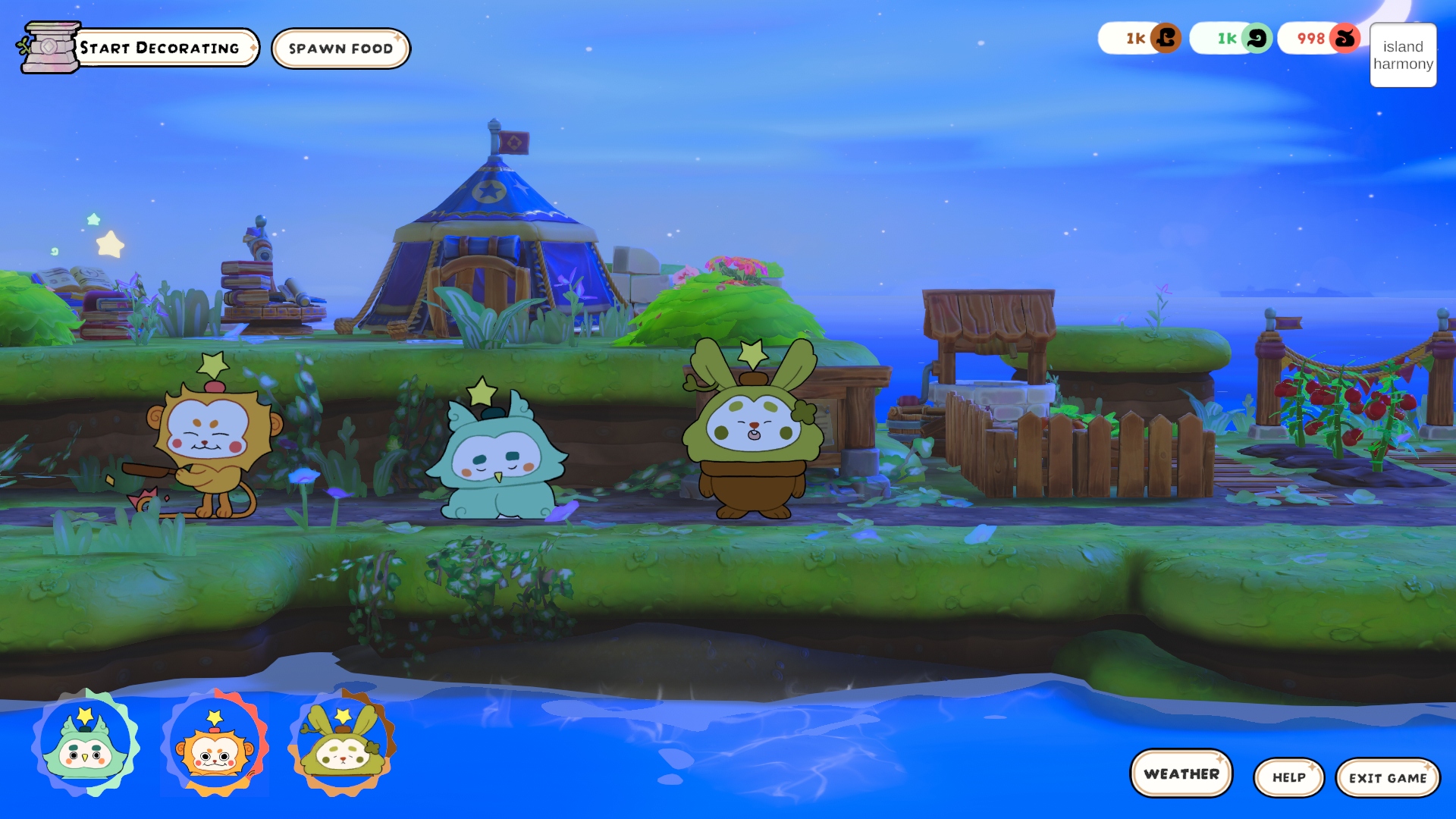Screen dimensions: 1456x819
Task: Exit the game
Action: click(x=1387, y=777)
